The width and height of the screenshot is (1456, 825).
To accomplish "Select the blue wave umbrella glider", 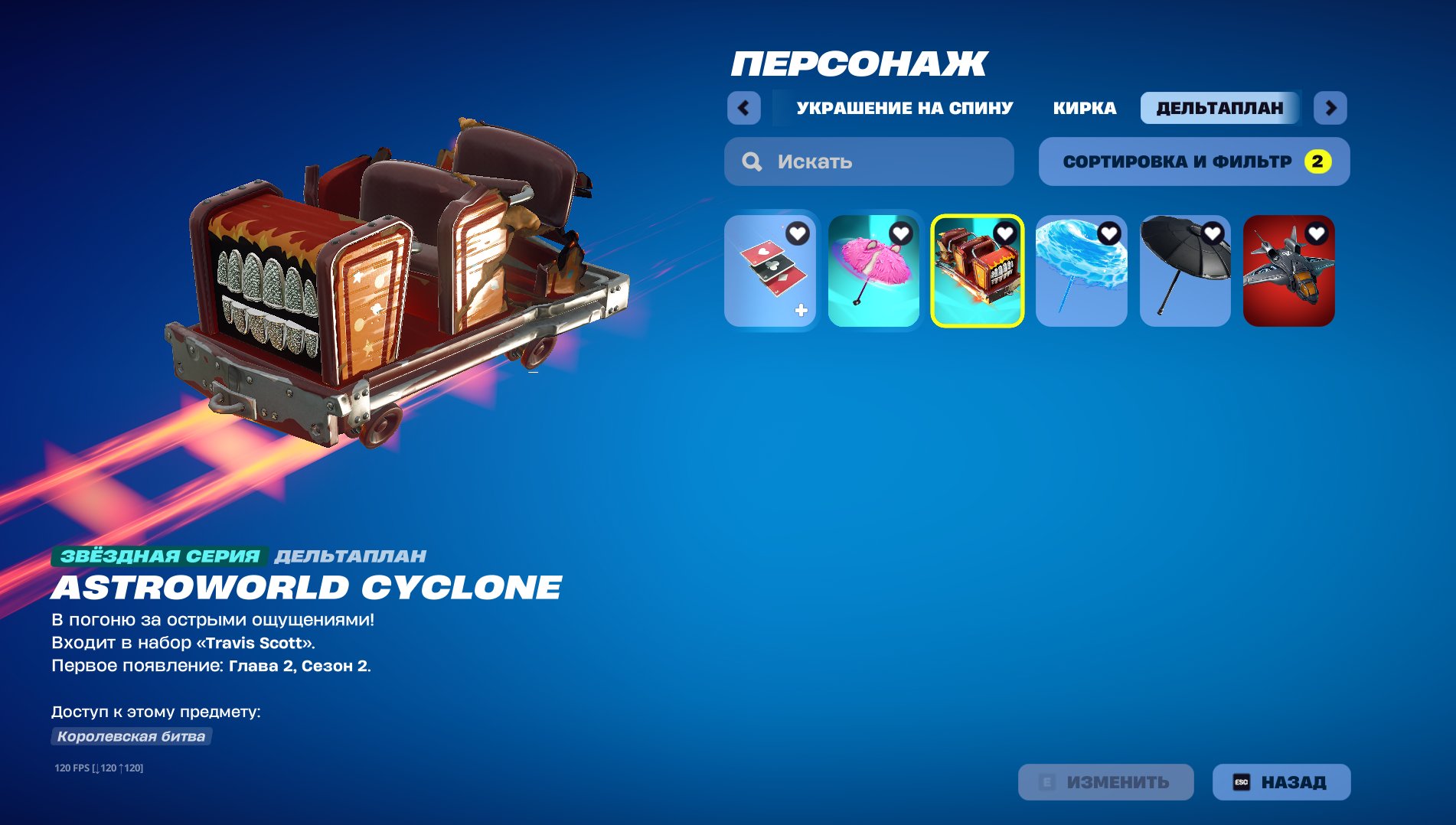I will [1081, 272].
